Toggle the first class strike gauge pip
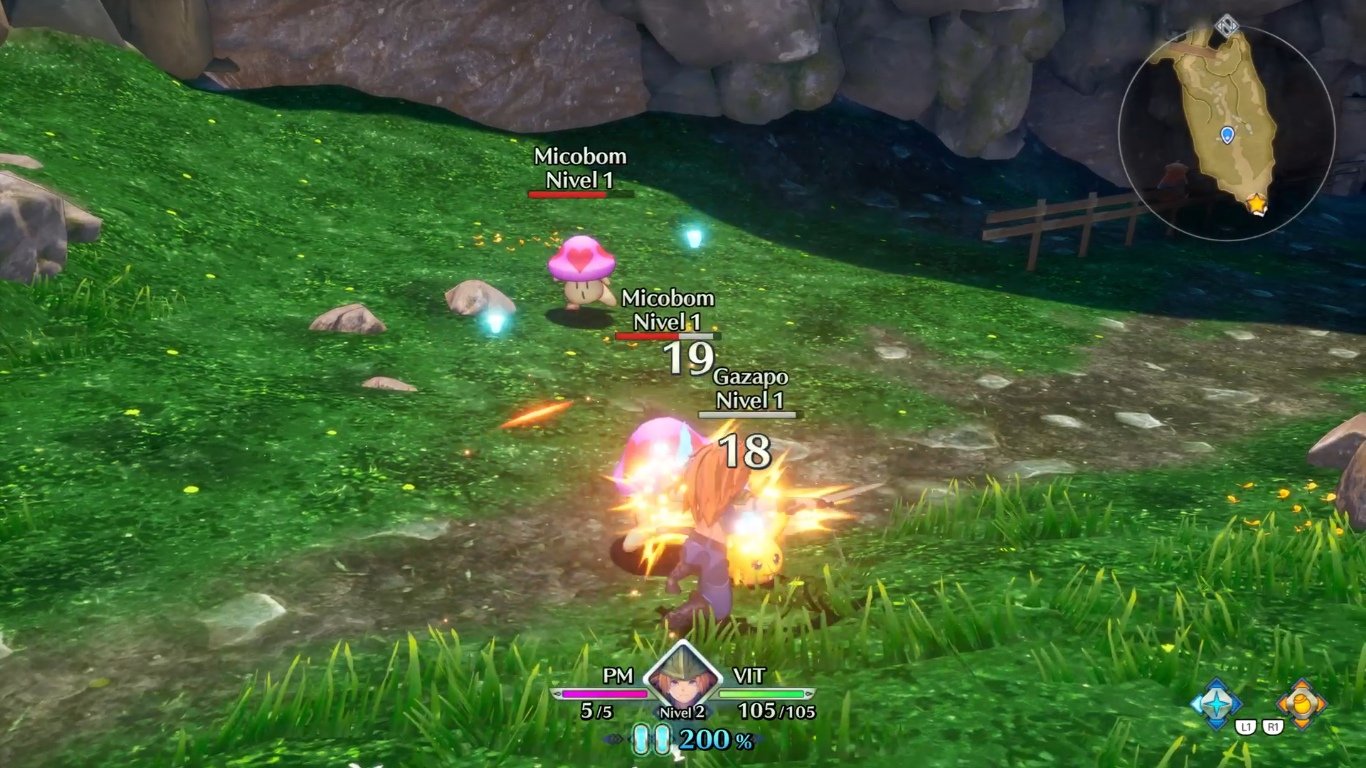 click(643, 739)
